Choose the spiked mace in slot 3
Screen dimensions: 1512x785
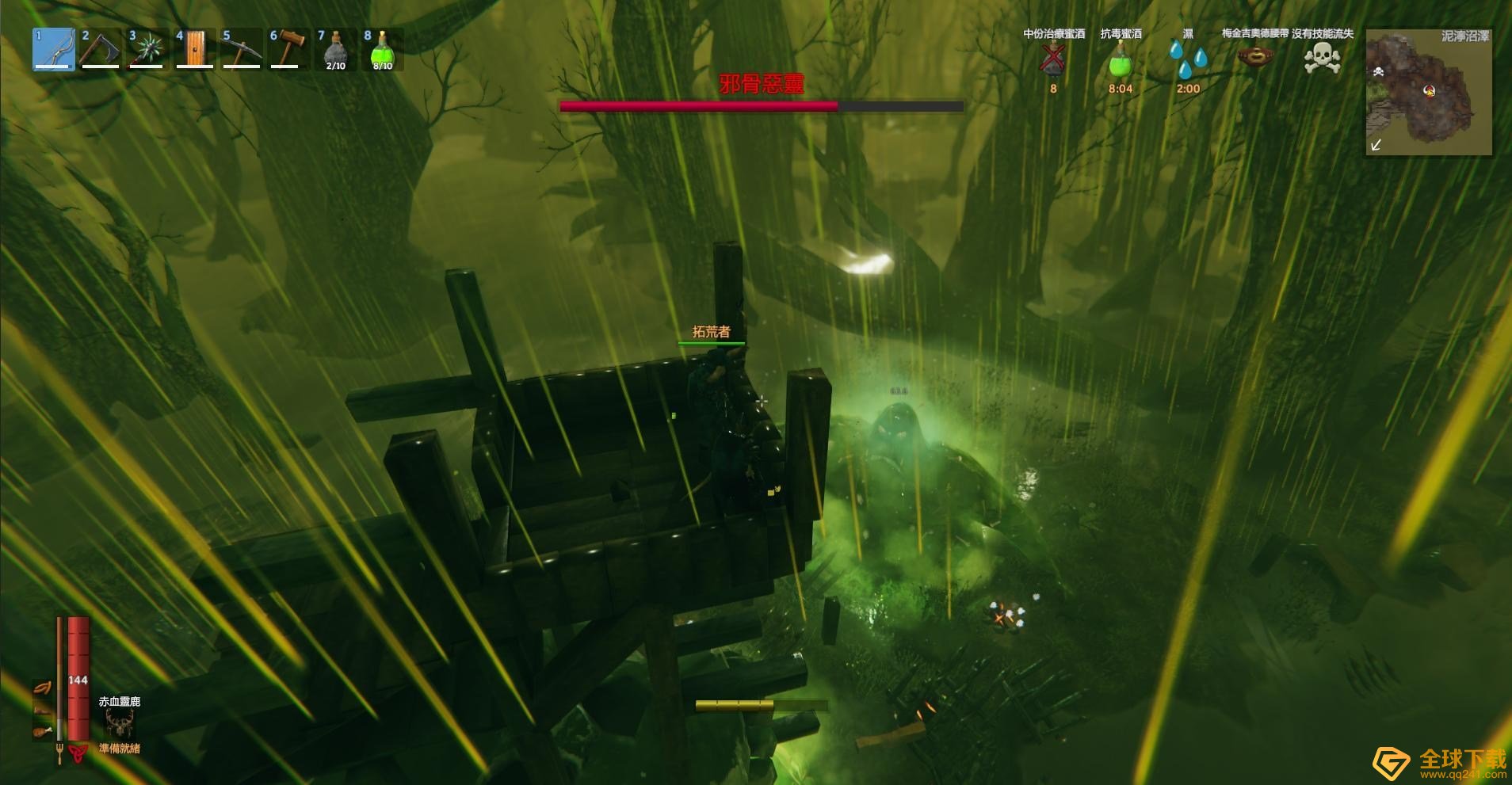[x=147, y=49]
